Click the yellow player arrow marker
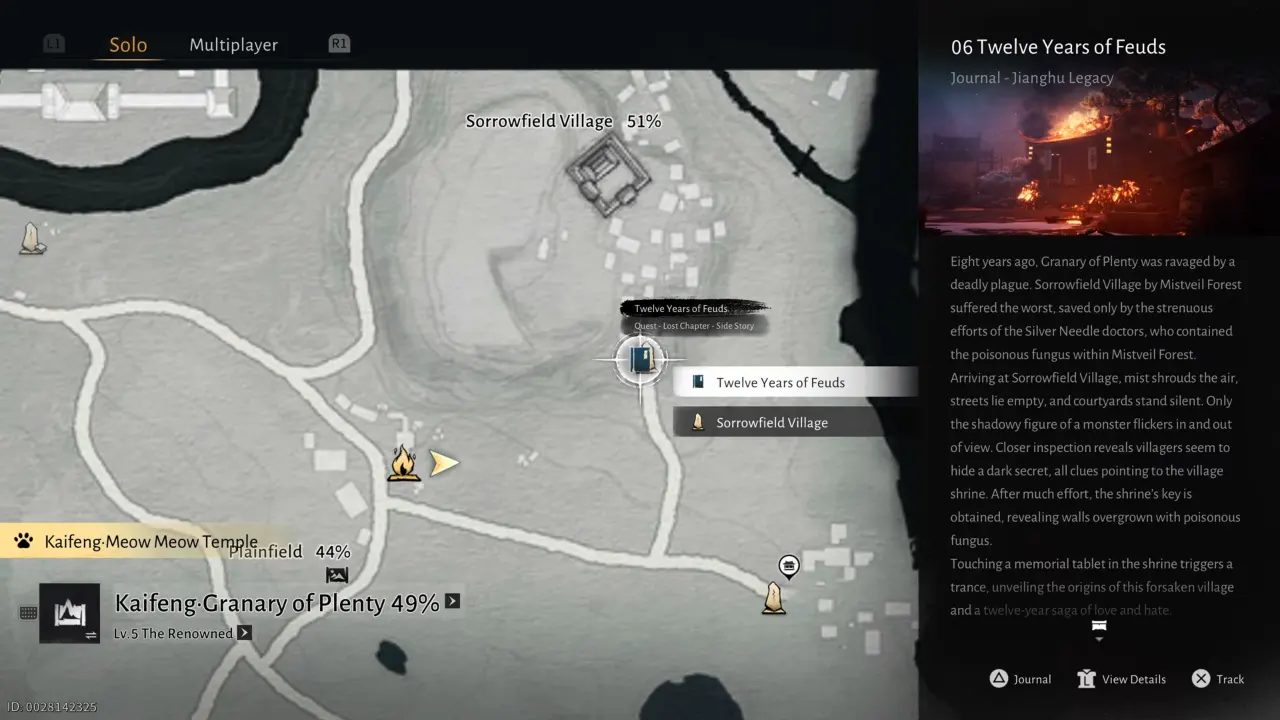 click(x=443, y=462)
